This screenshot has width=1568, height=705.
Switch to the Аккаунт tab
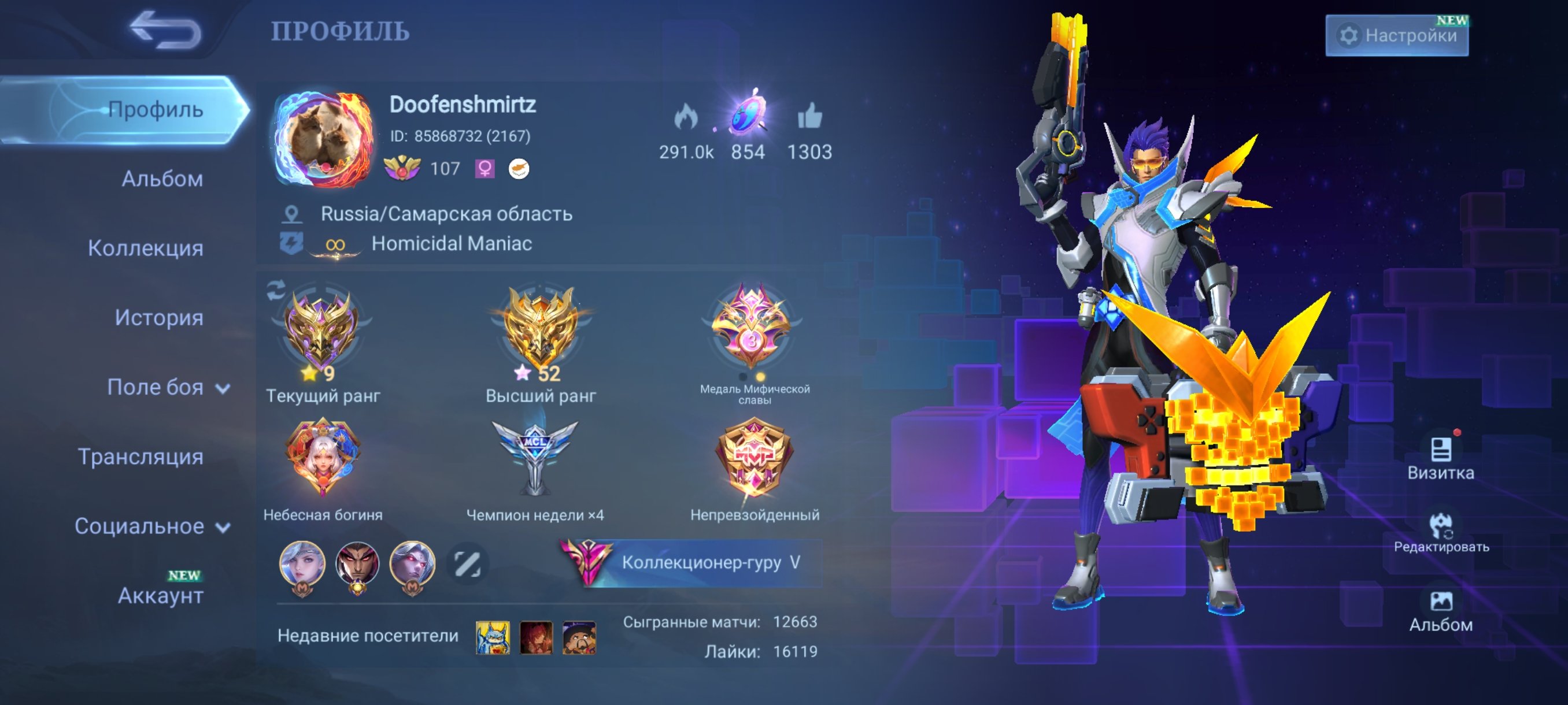tap(160, 596)
